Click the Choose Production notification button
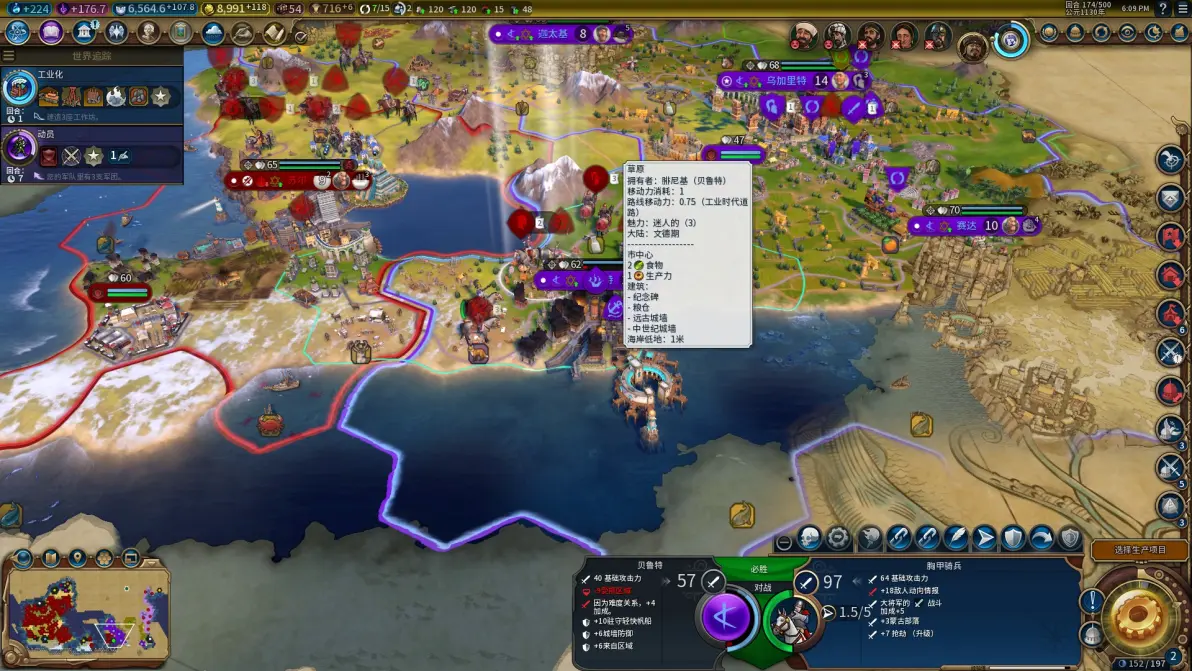 [1140, 550]
